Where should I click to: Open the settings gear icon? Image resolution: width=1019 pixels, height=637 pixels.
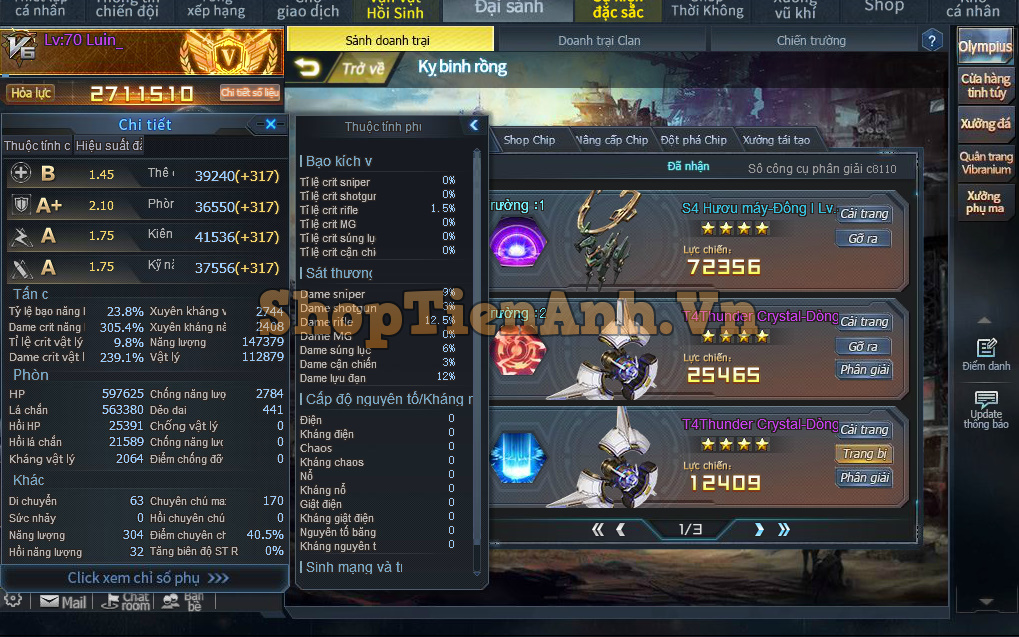[13, 600]
